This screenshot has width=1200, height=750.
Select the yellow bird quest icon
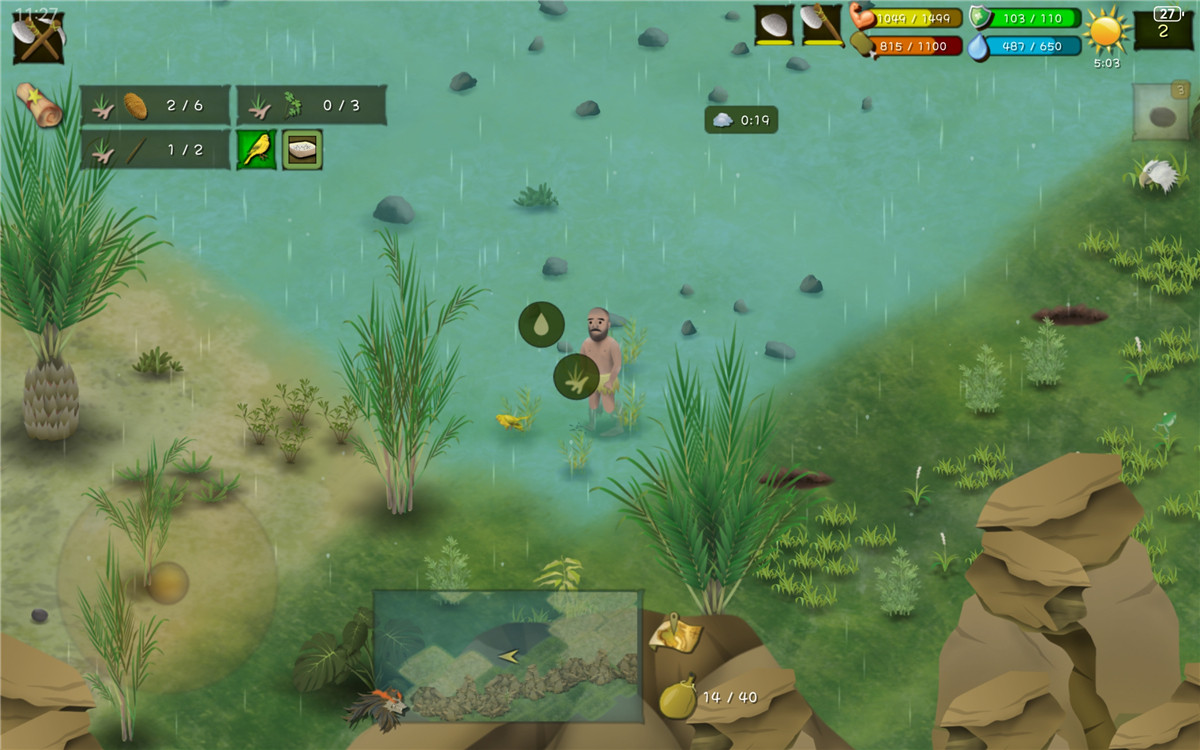pyautogui.click(x=256, y=149)
